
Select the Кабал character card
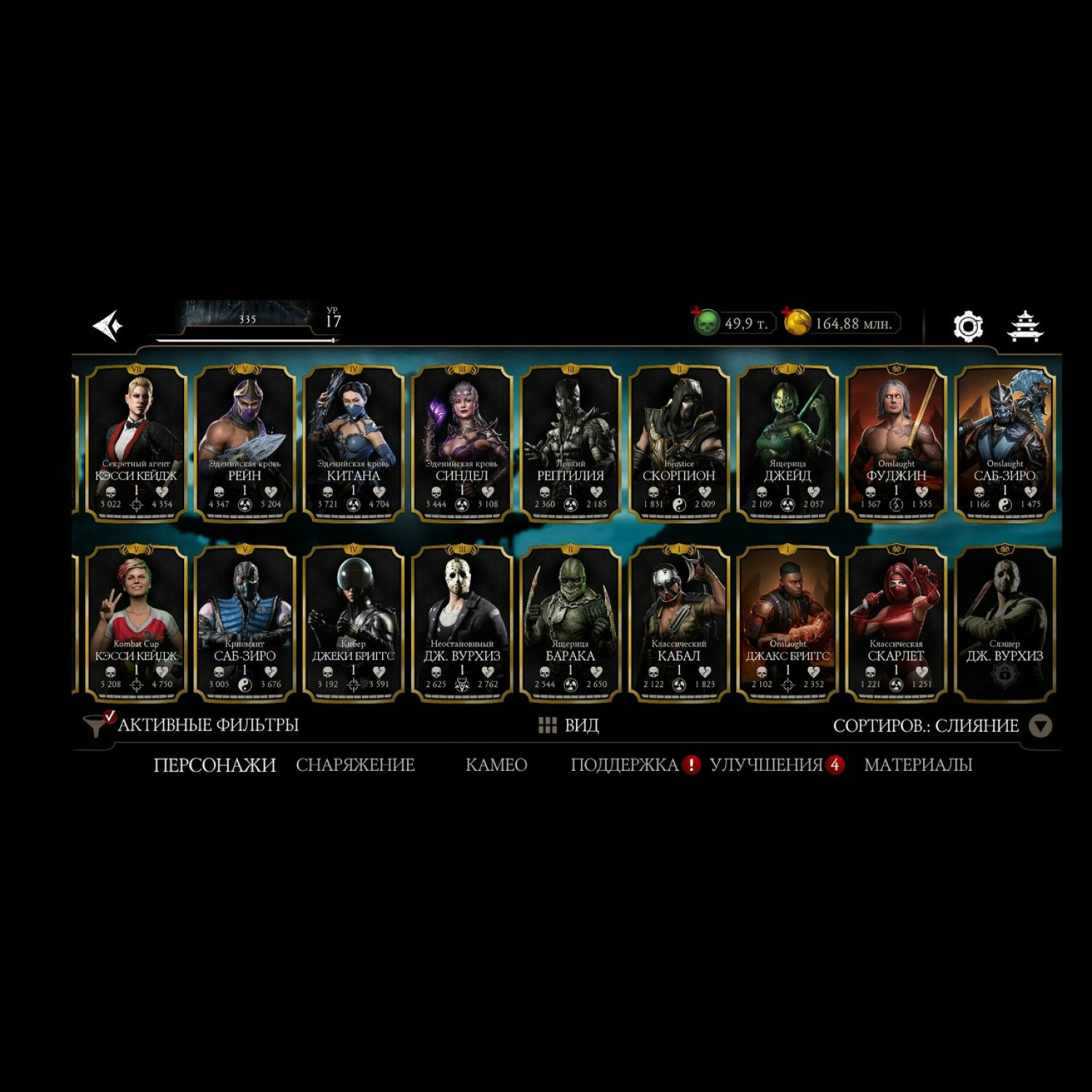(678, 623)
